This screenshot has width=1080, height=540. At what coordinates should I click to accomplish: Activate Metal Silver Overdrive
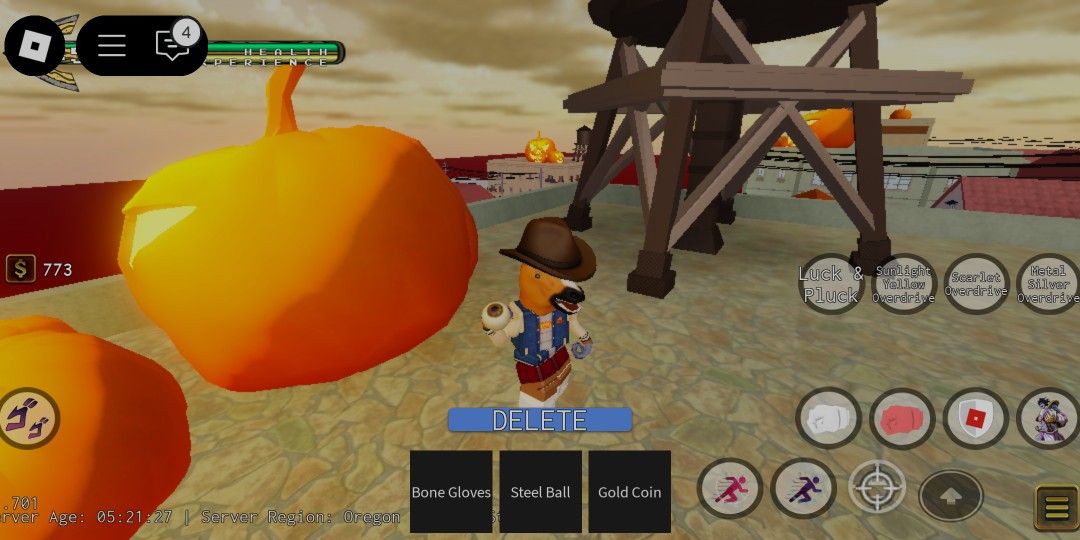1047,284
